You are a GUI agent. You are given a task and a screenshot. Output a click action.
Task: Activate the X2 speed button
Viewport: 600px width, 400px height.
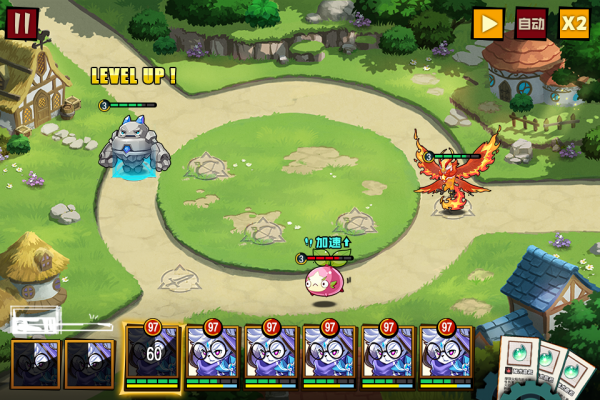(574, 23)
